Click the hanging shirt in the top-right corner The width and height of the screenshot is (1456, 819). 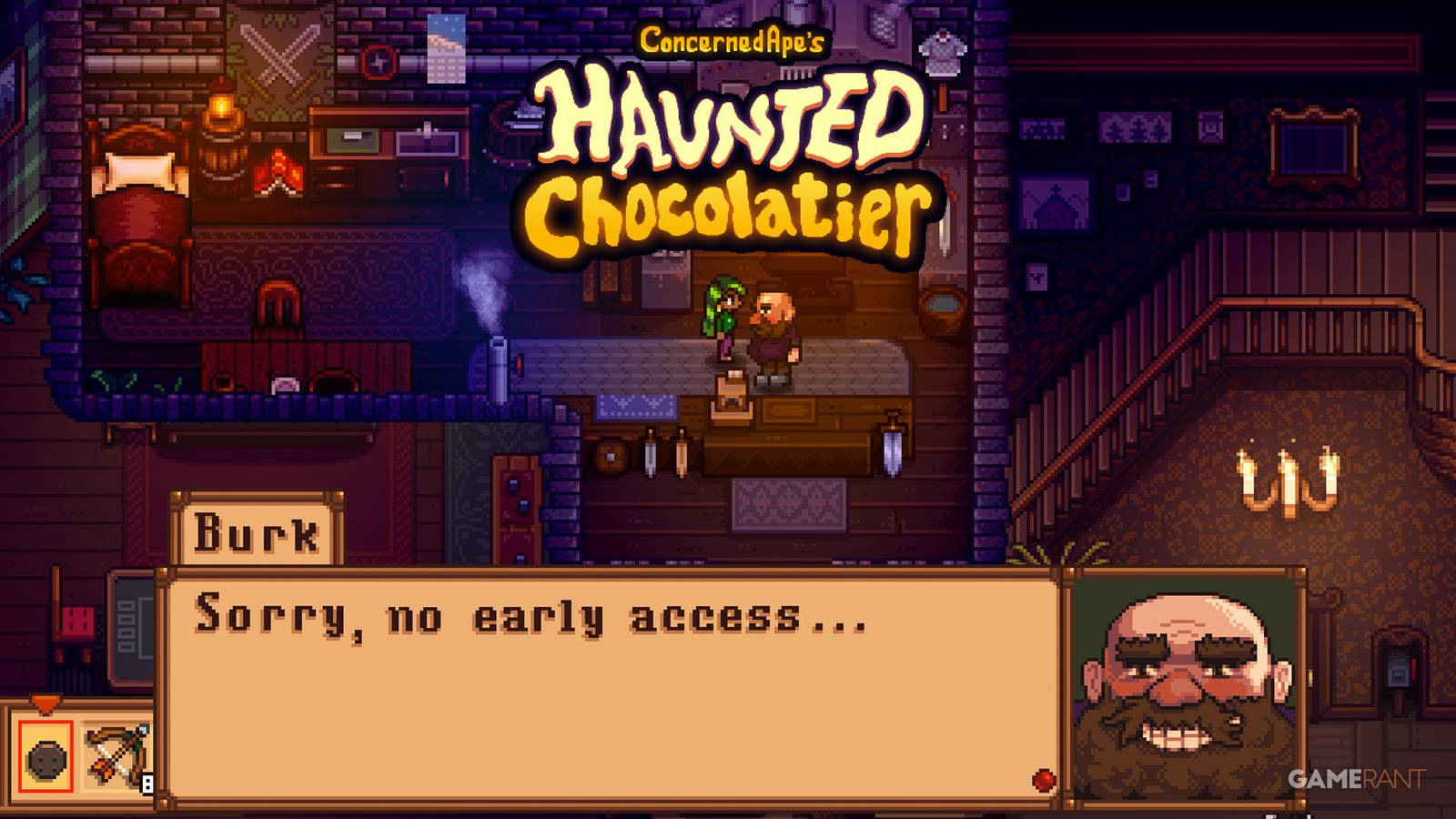[942, 50]
